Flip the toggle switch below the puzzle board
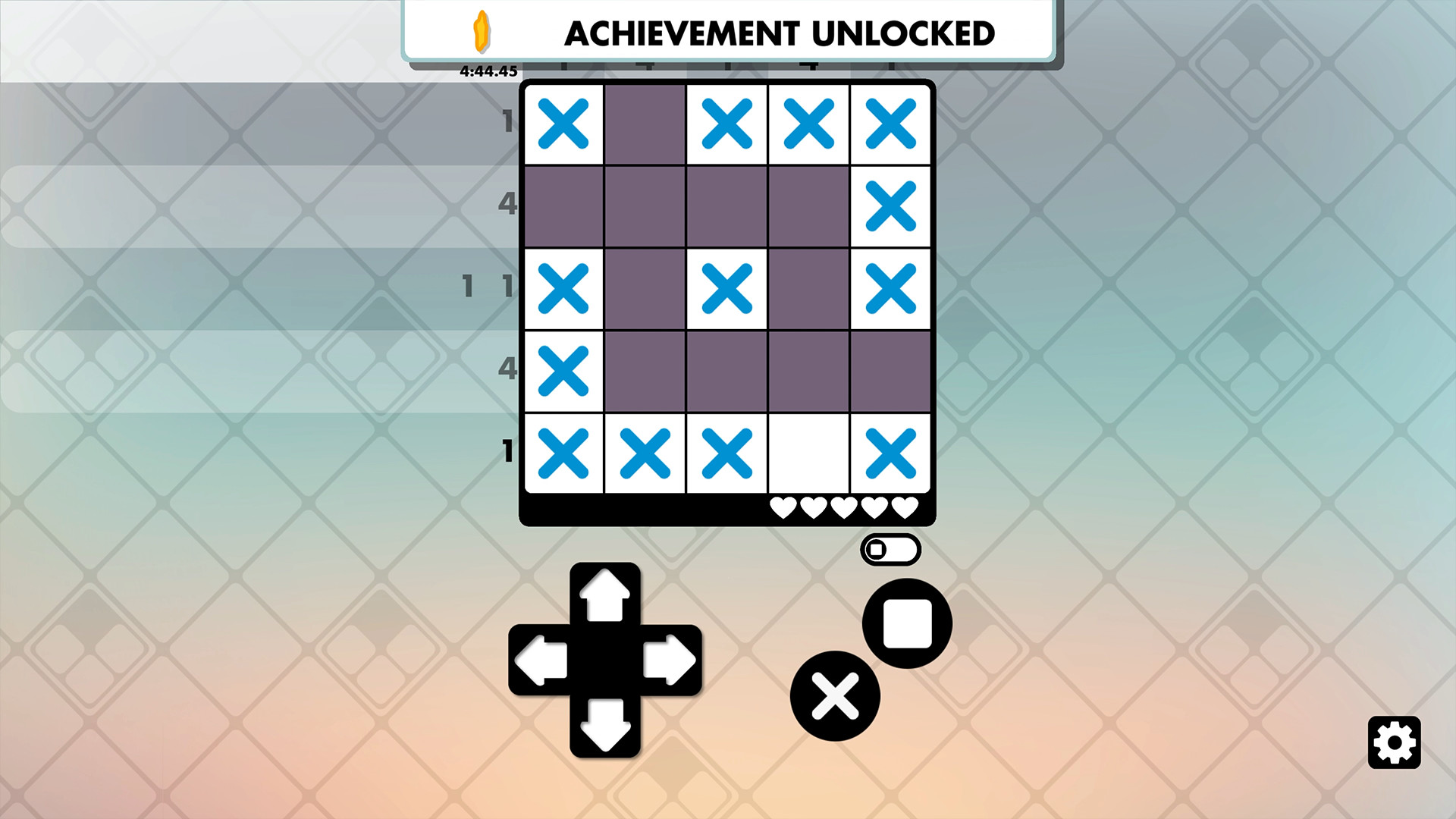Image resolution: width=1456 pixels, height=819 pixels. [892, 549]
